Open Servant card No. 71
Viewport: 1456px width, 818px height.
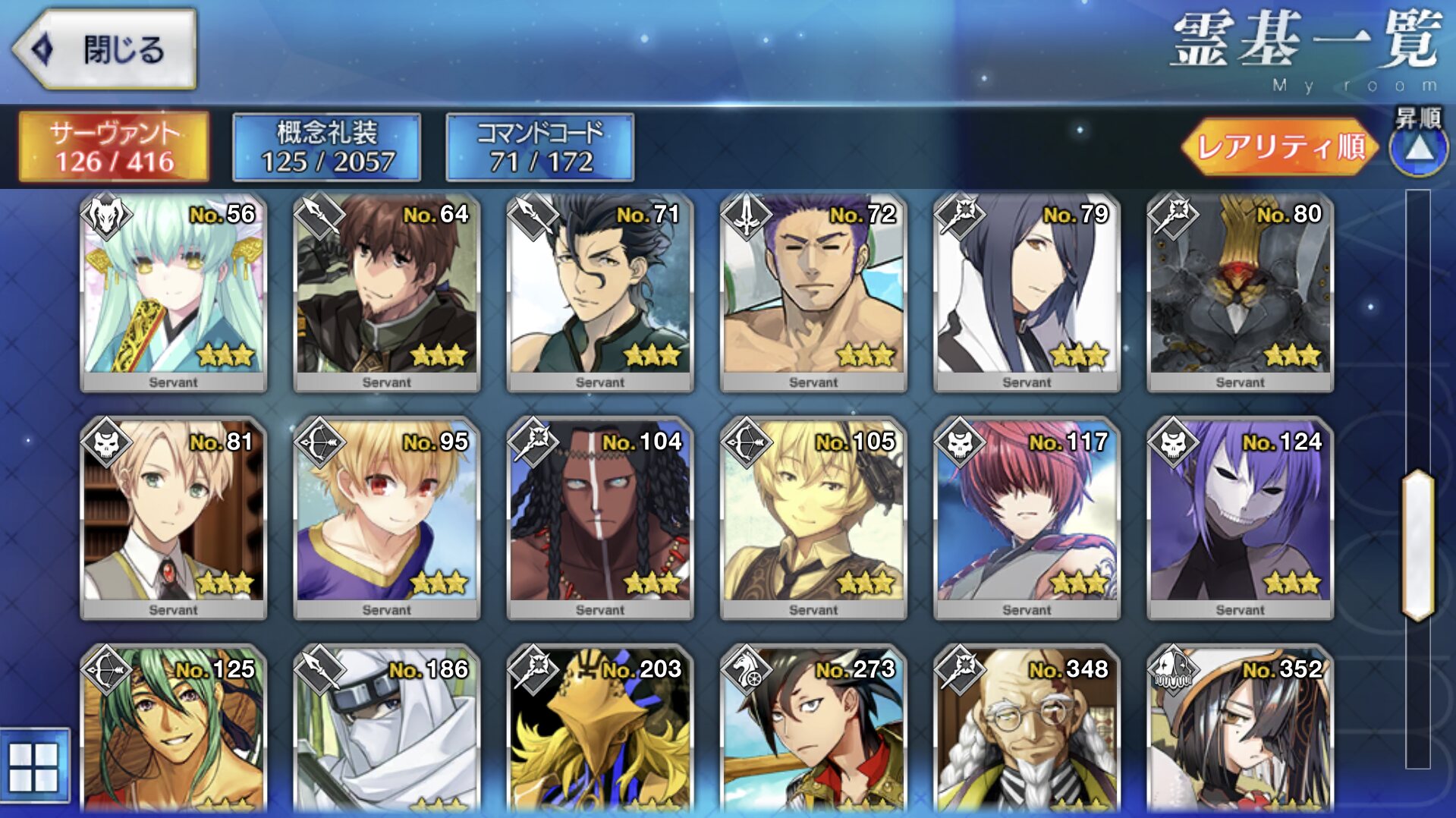tap(600, 292)
